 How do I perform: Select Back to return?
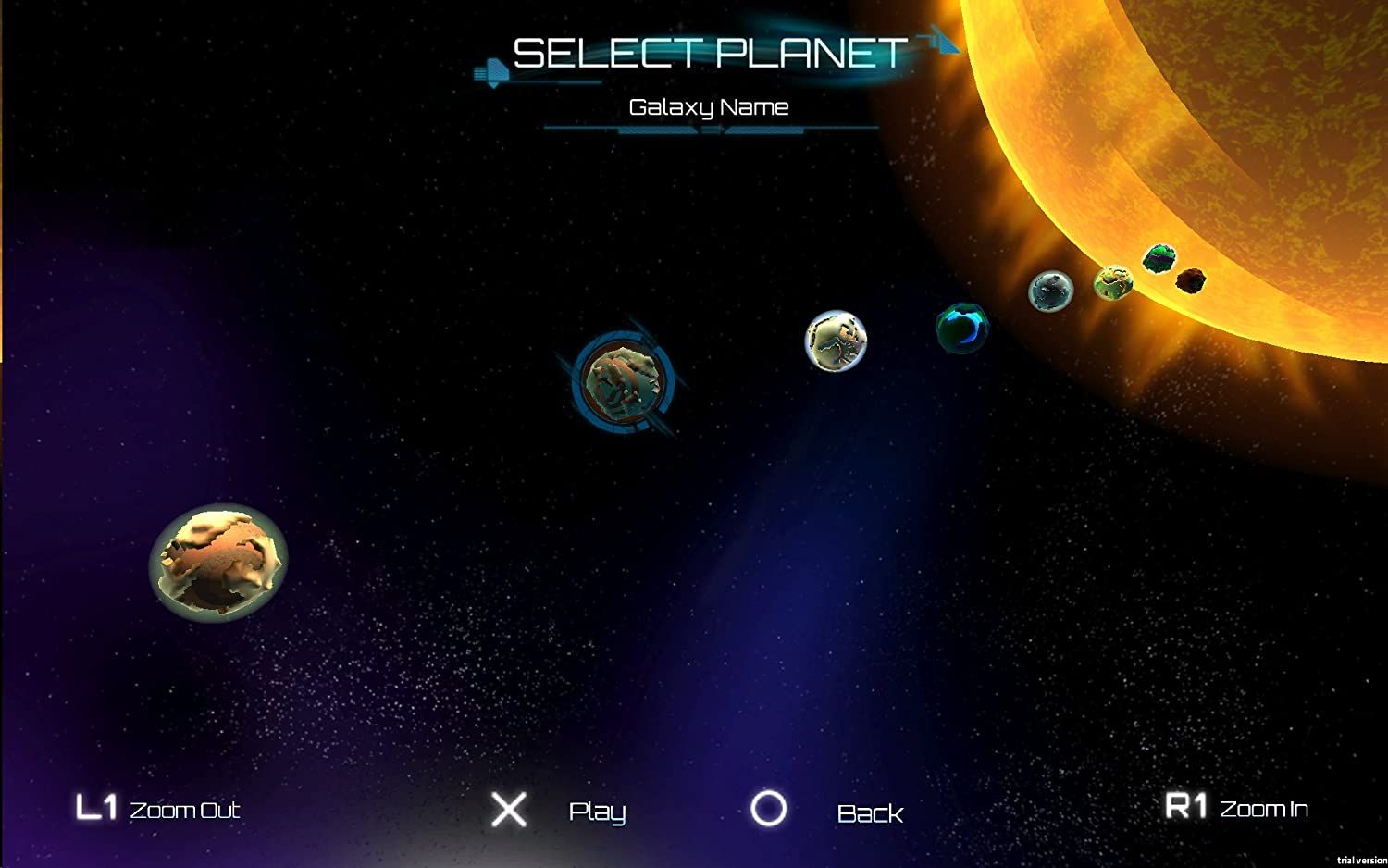pyautogui.click(x=869, y=813)
